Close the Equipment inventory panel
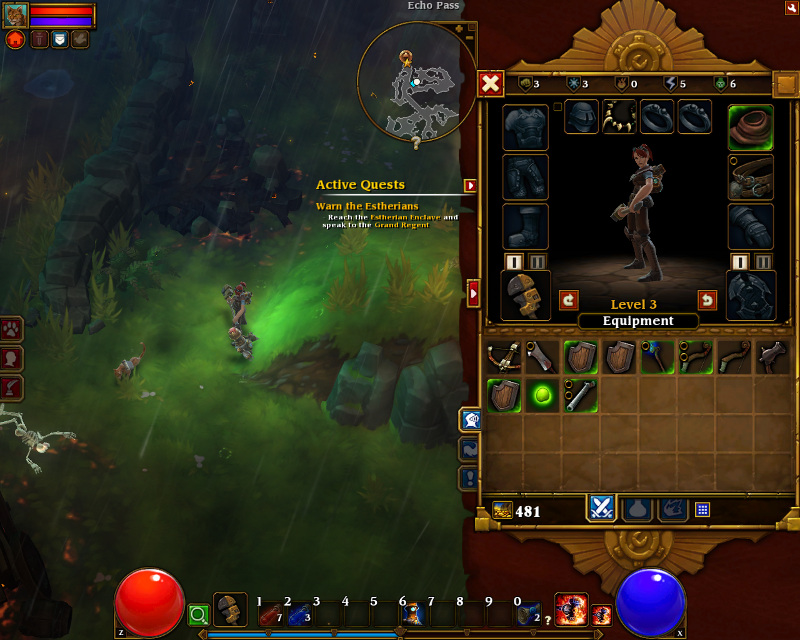Screen dimensions: 800x640 pyautogui.click(x=491, y=84)
